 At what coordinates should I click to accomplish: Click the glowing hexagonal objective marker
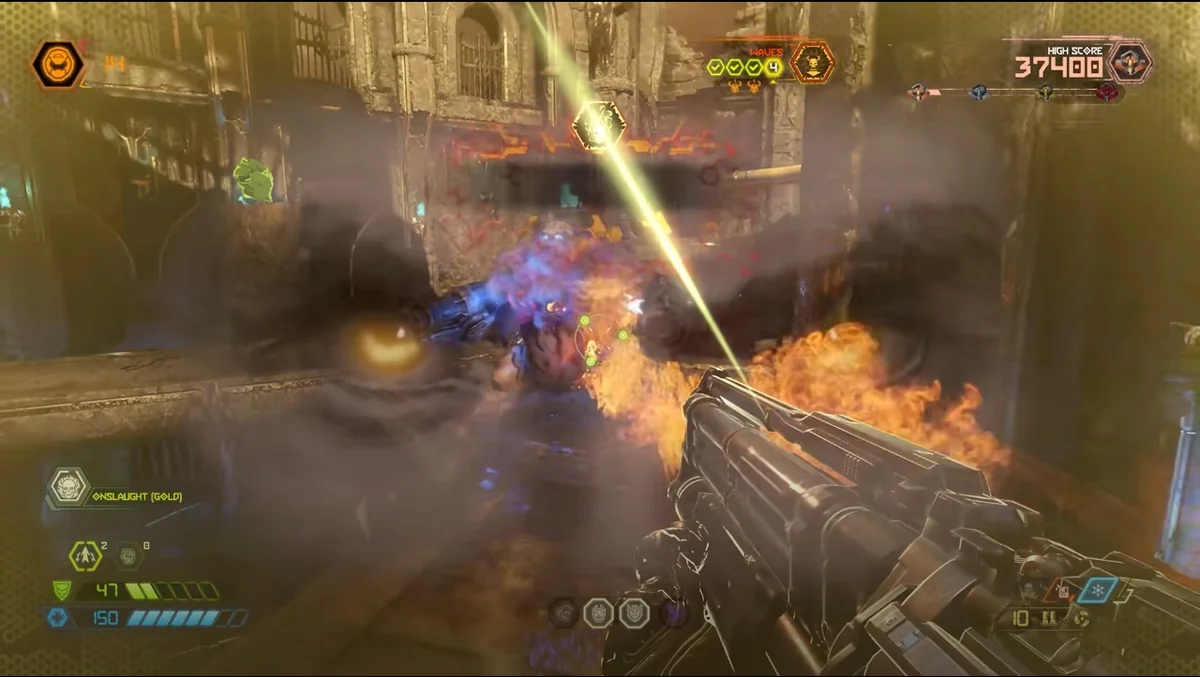pos(599,127)
